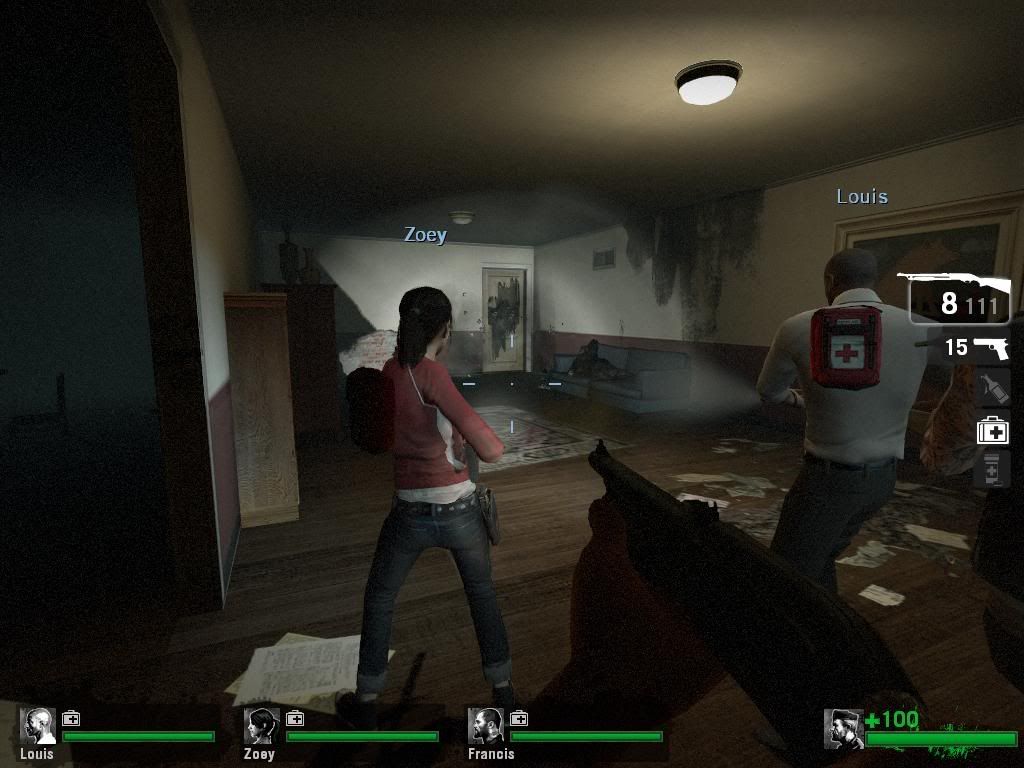Click Zoey's portrait in the team panel
The width and height of the screenshot is (1024, 768).
tap(262, 726)
